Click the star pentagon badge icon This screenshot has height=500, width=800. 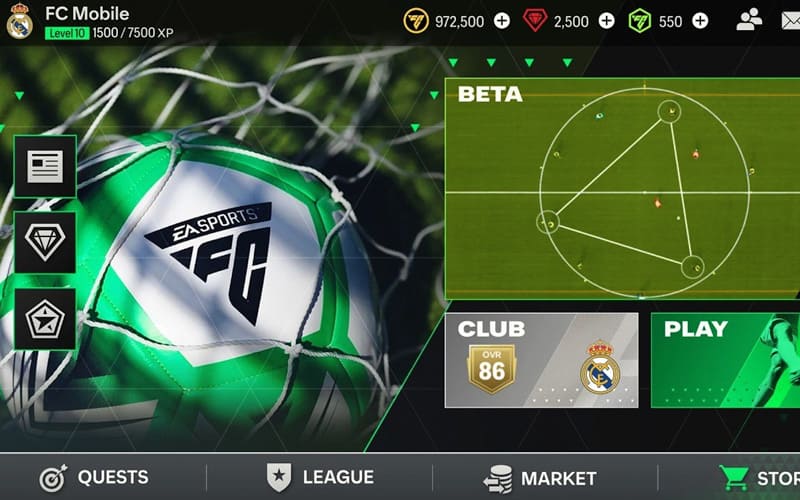click(45, 319)
